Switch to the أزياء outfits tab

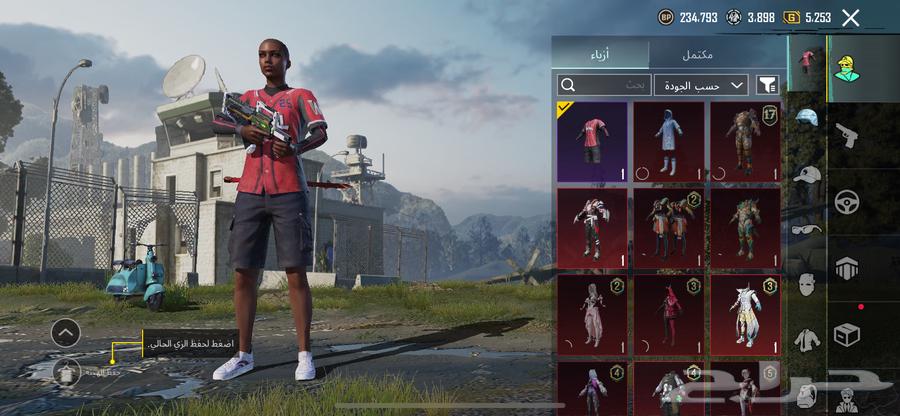(x=601, y=54)
